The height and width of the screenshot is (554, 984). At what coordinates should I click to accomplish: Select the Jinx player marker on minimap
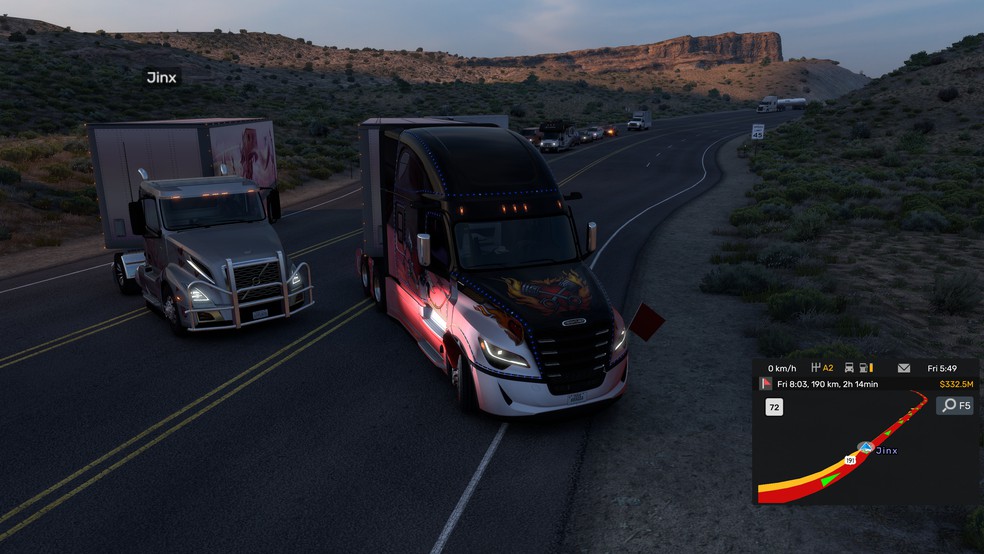click(865, 448)
